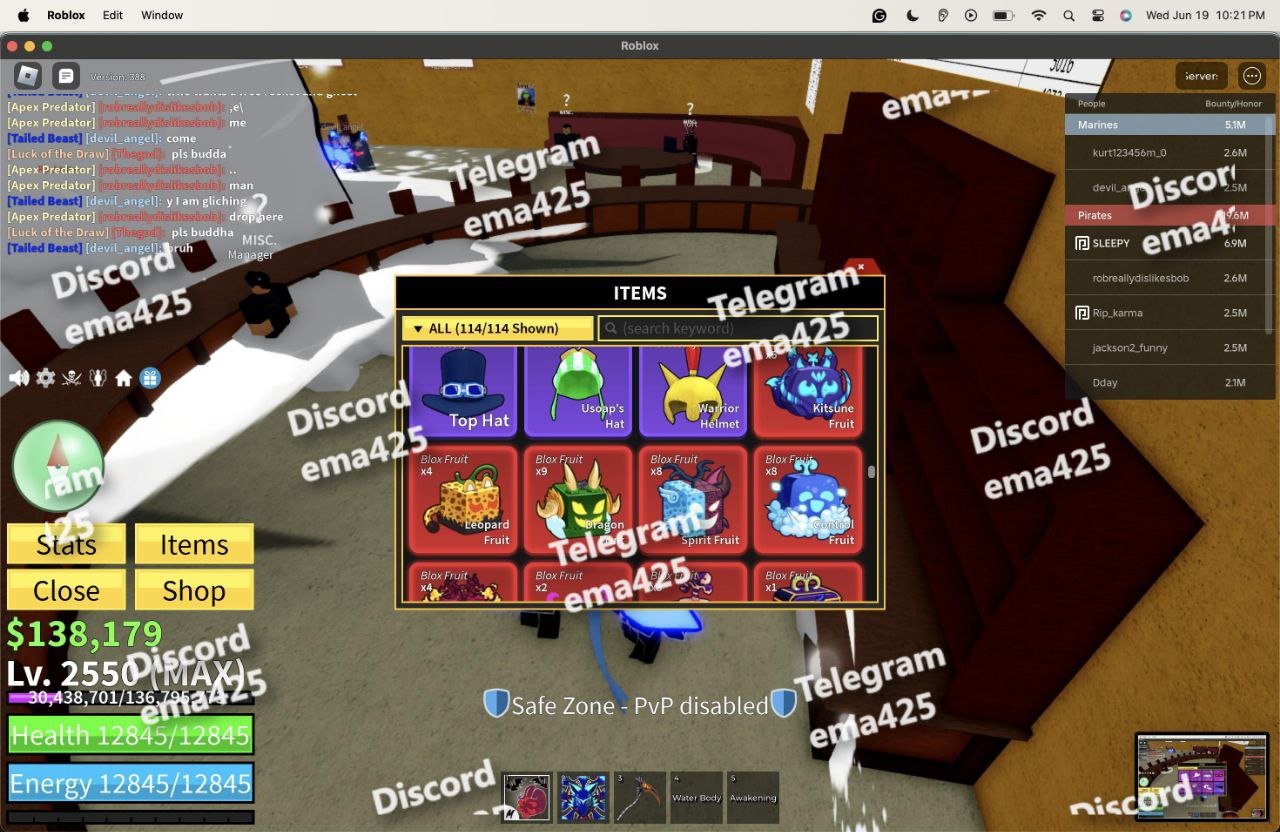Click the yellow Items button

(194, 544)
